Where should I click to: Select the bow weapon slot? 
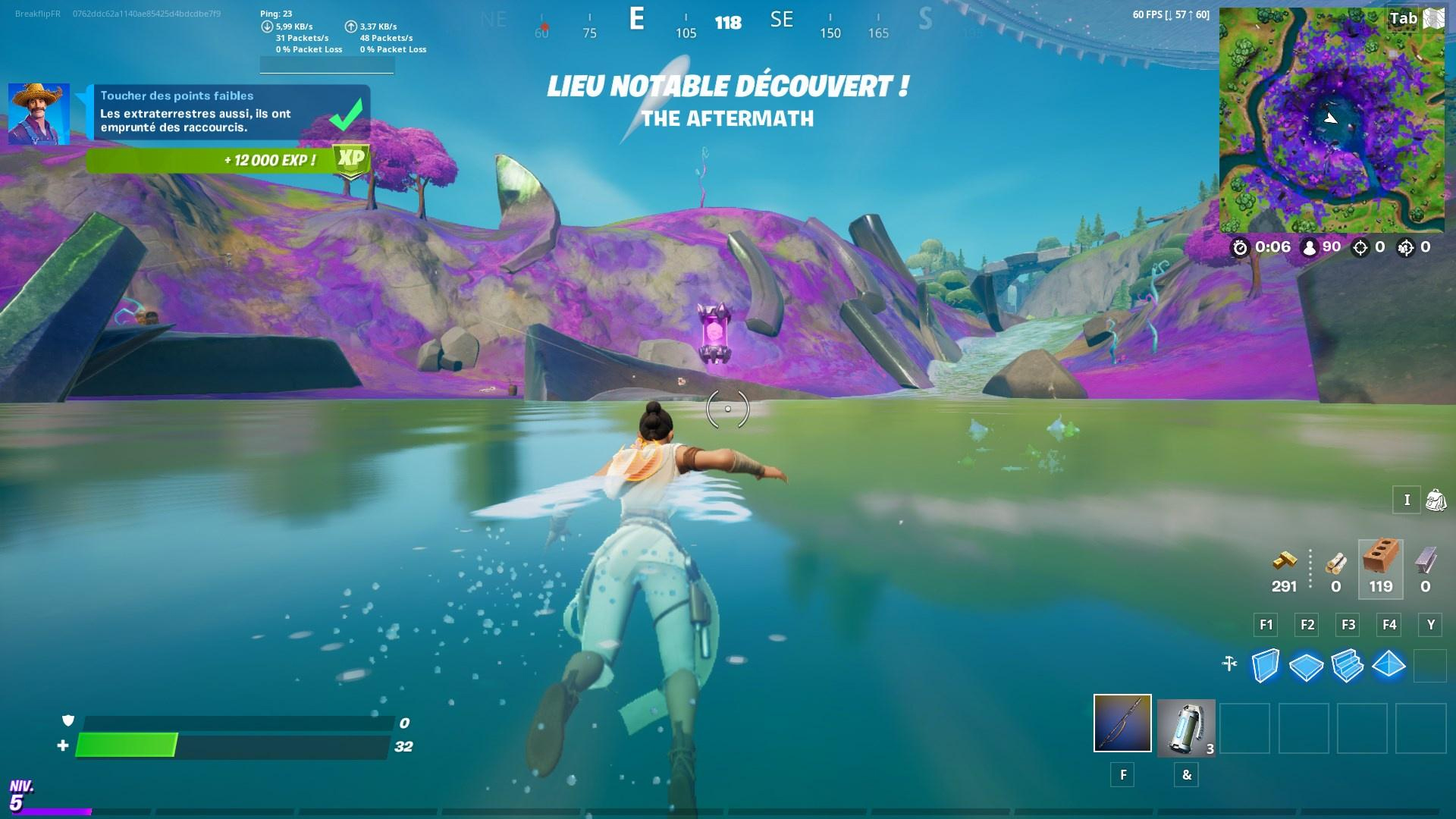pyautogui.click(x=1122, y=723)
